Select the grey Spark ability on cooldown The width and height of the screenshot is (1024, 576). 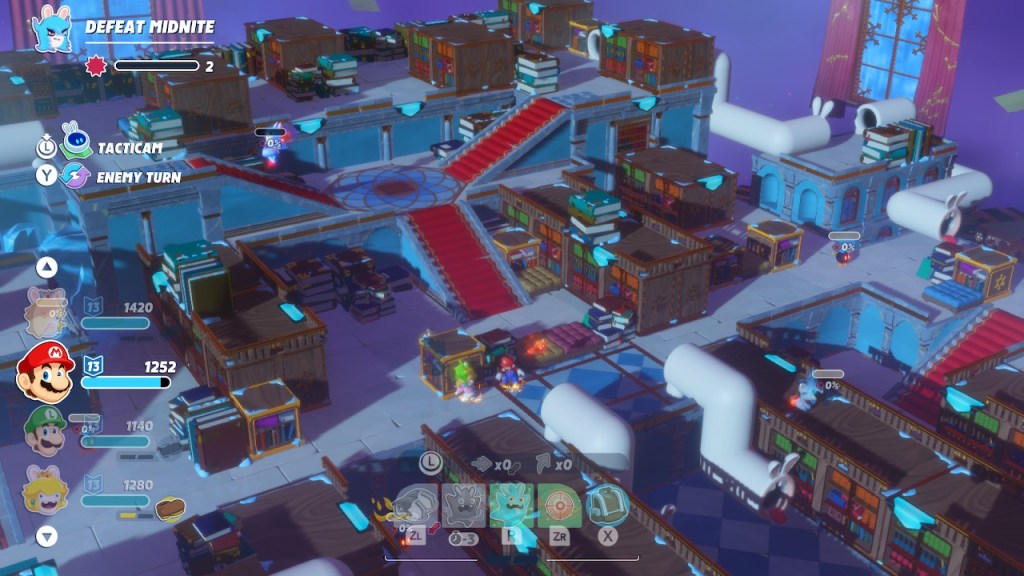pyautogui.click(x=464, y=506)
